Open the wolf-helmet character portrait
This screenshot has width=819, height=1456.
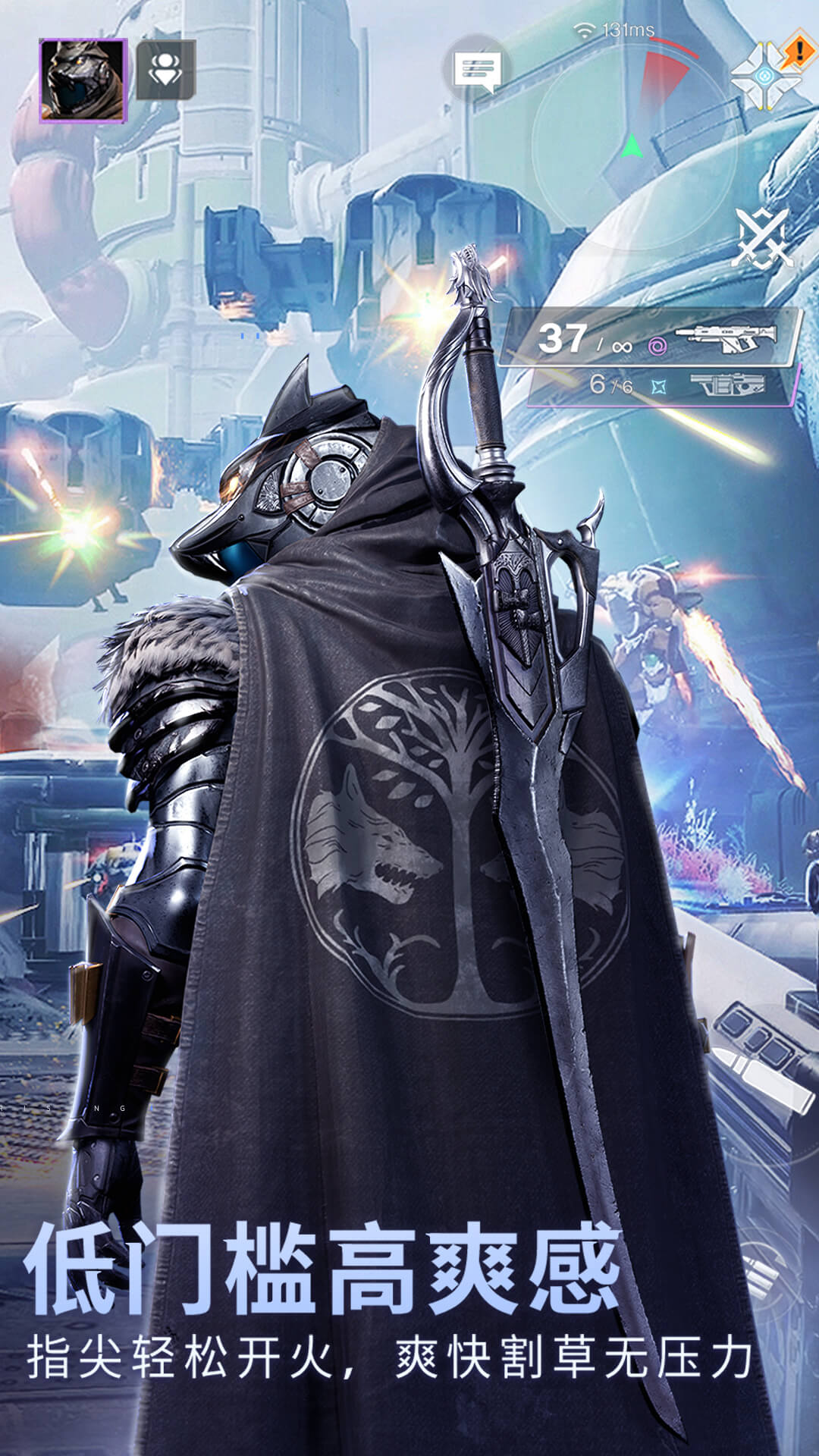point(83,80)
